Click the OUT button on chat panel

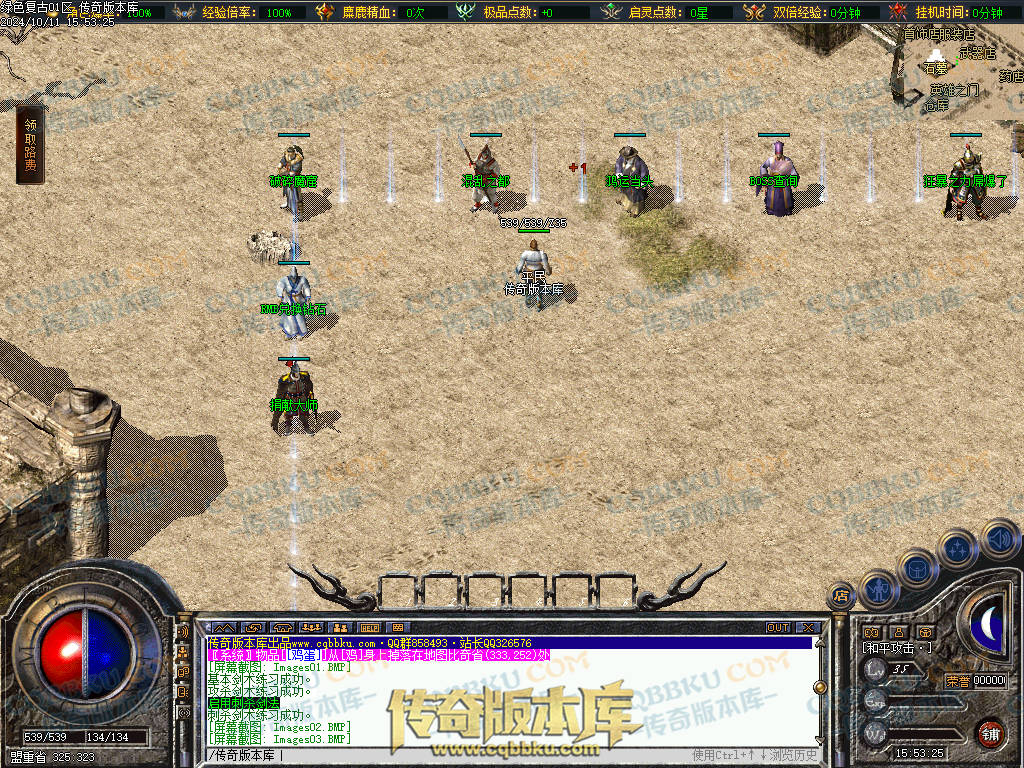tap(778, 627)
